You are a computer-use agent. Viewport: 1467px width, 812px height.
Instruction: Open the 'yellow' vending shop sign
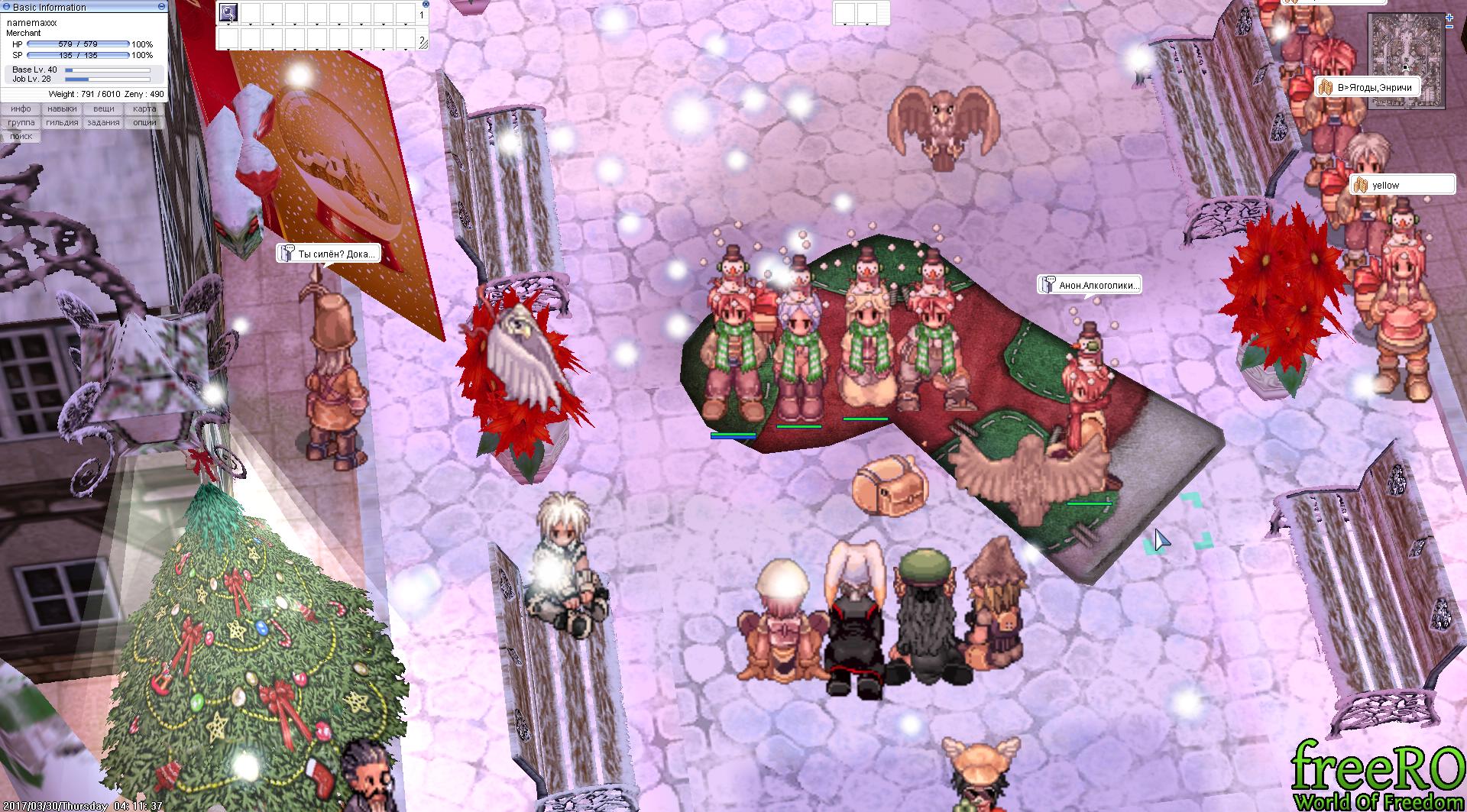click(1402, 185)
